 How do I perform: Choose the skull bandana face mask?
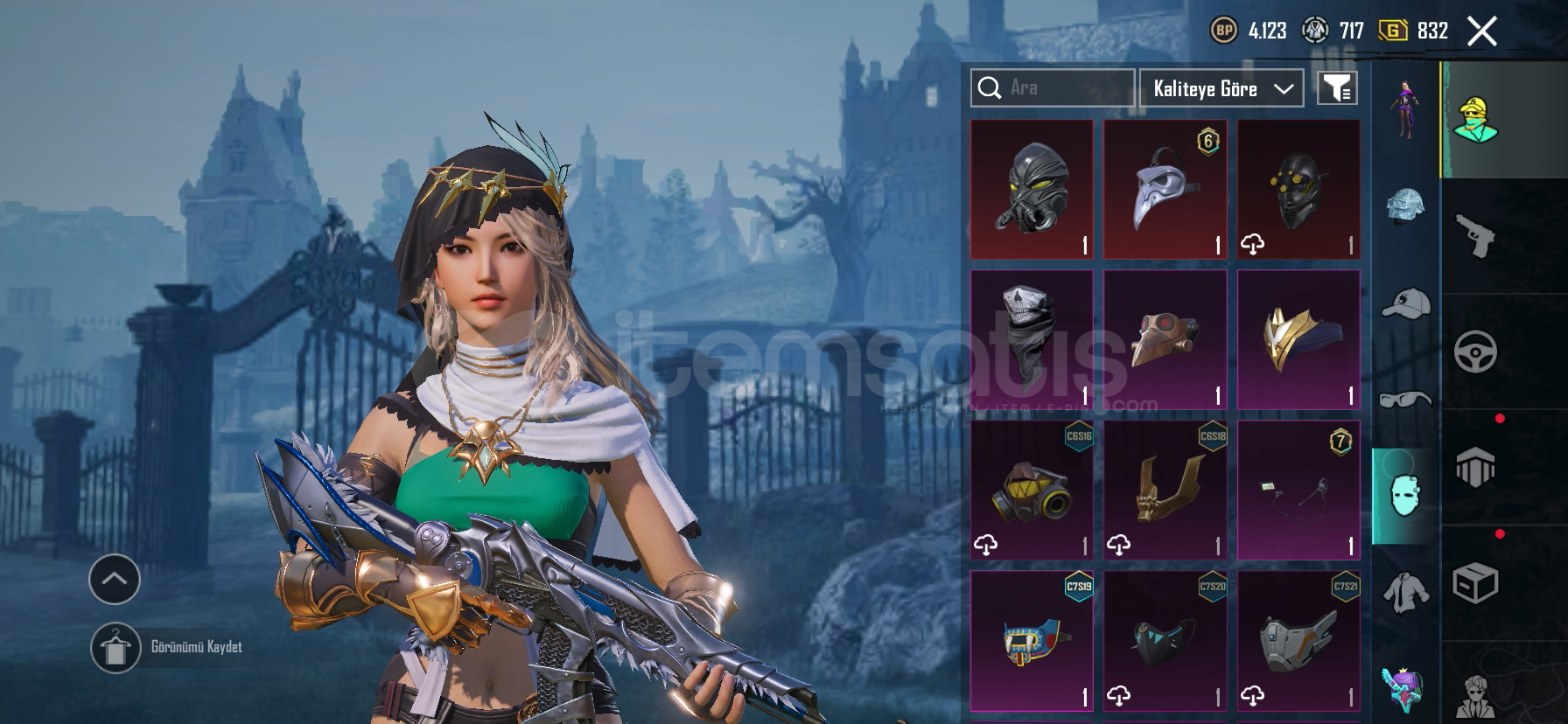[1032, 339]
